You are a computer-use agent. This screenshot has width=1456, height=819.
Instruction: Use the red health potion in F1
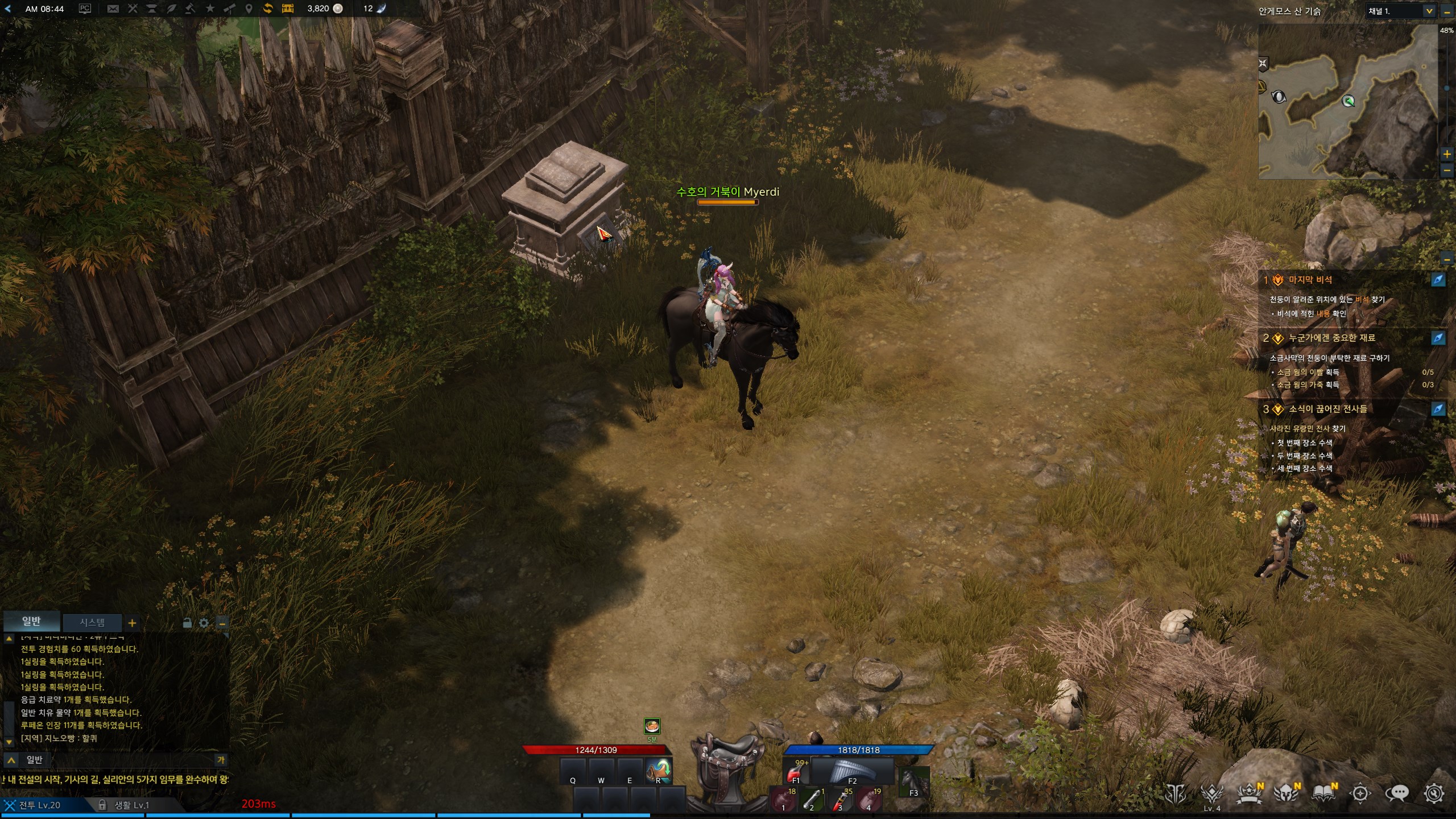pos(796,772)
